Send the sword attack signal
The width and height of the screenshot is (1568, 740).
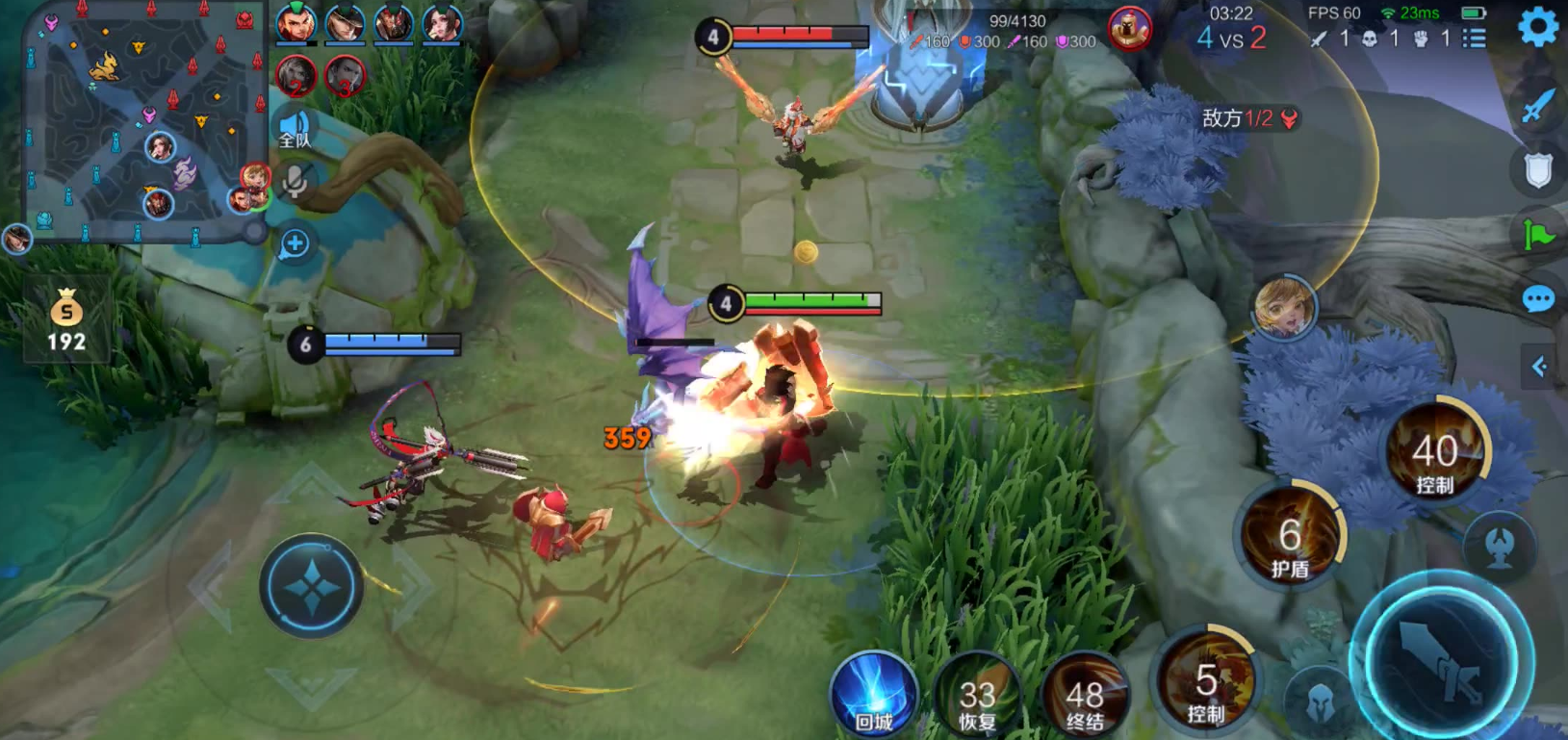pyautogui.click(x=1538, y=105)
